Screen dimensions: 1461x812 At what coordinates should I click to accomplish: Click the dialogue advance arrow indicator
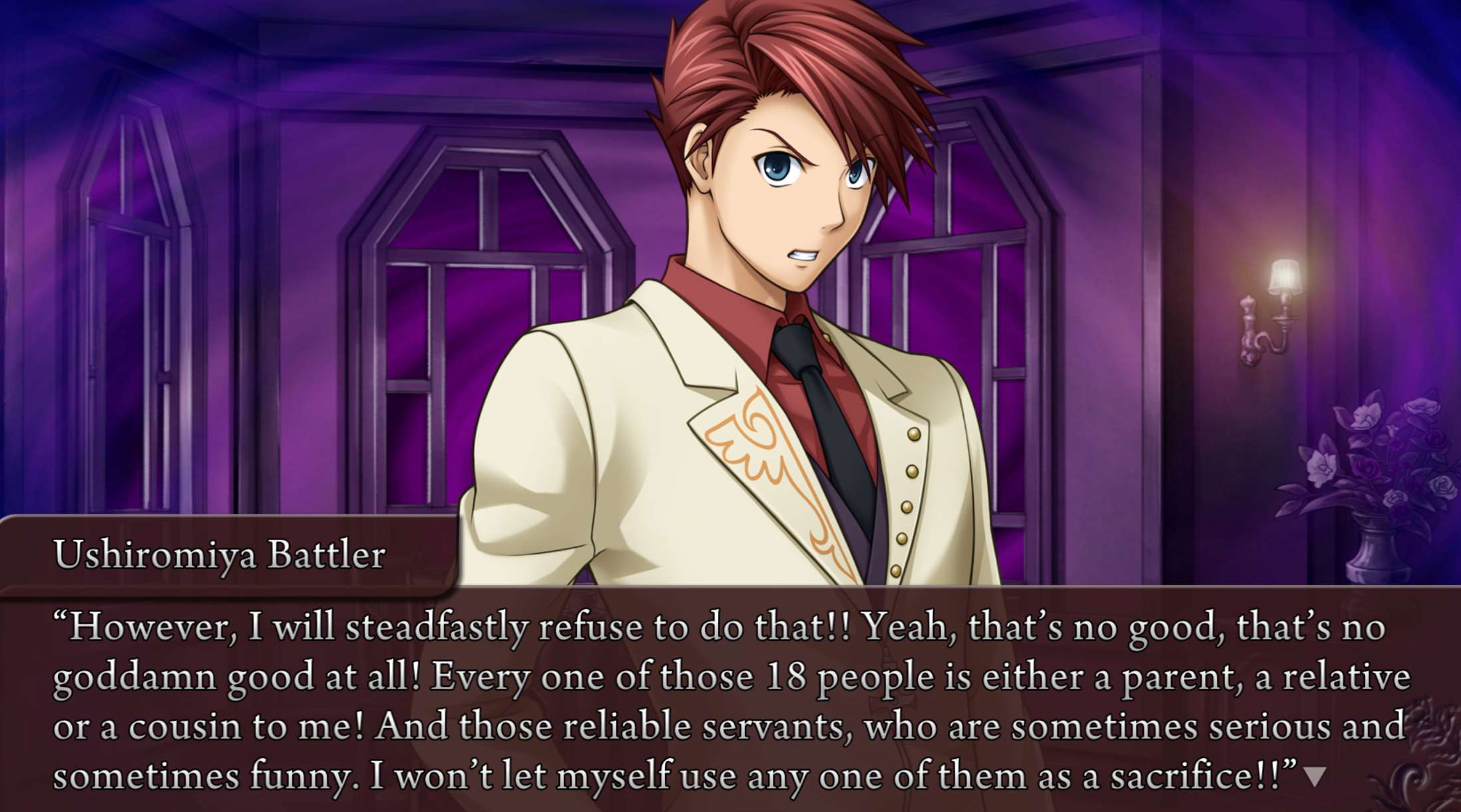tap(1315, 777)
